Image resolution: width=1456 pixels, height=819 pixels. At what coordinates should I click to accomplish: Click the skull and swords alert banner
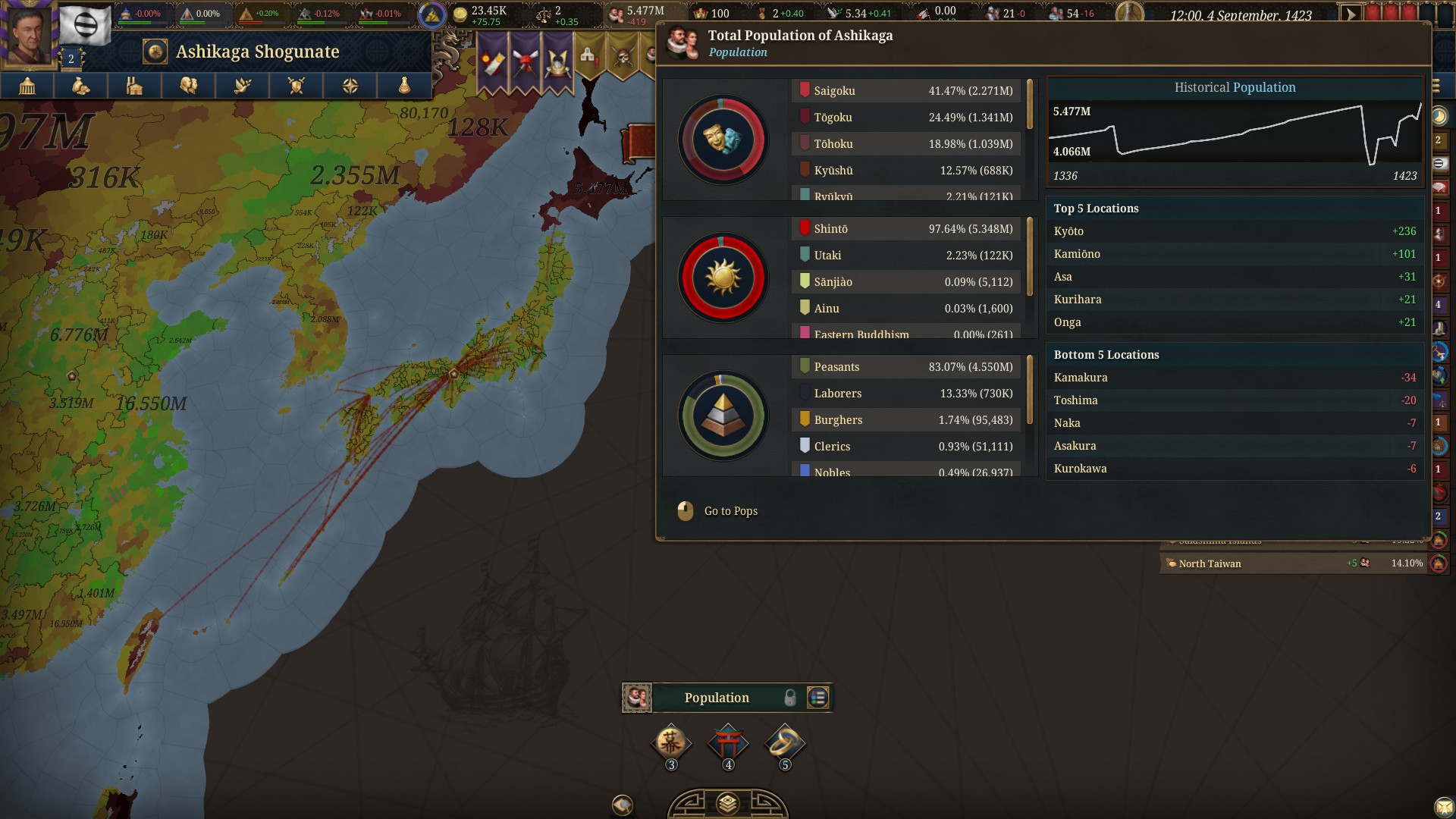pyautogui.click(x=623, y=58)
